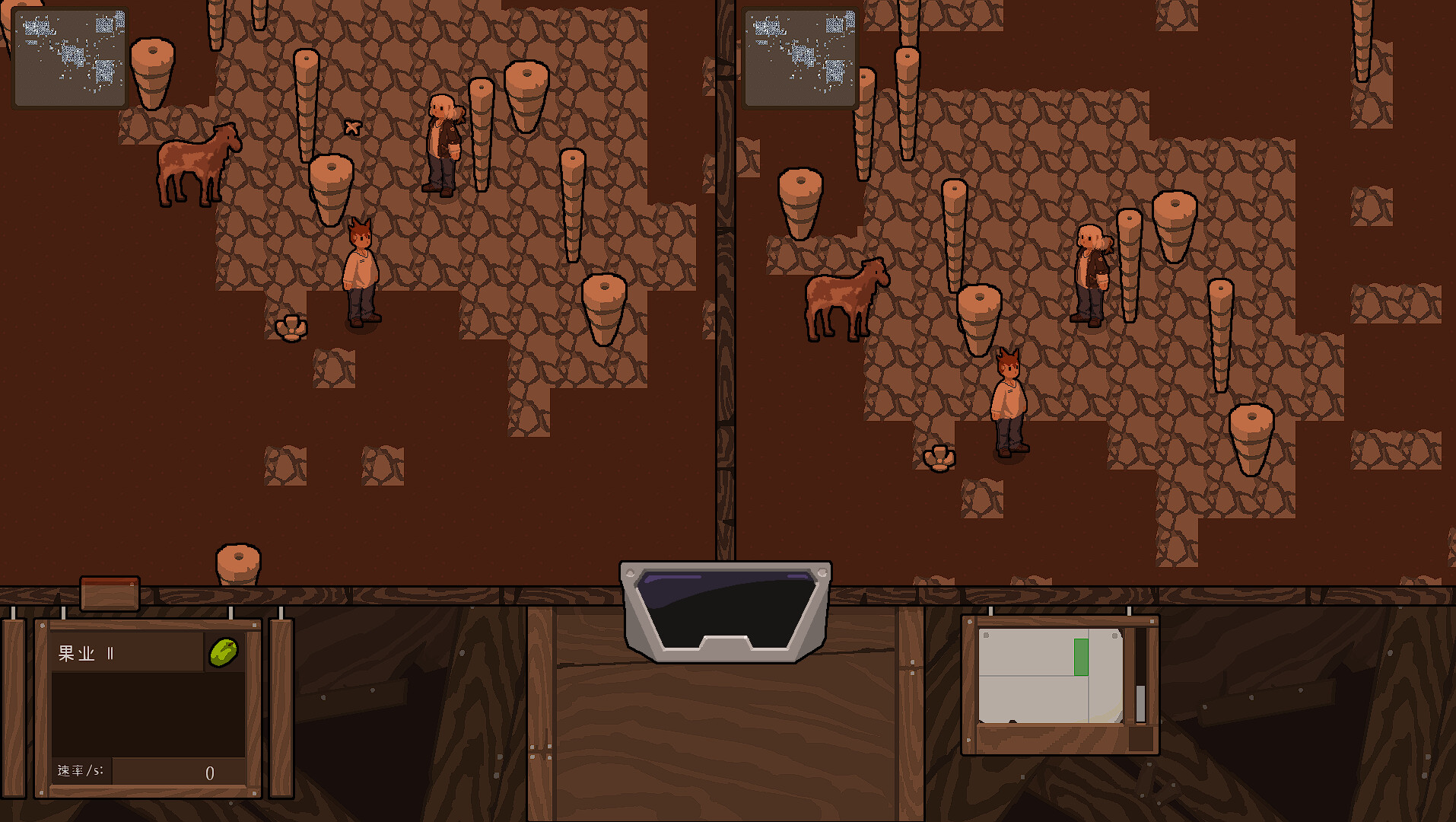Click the flower sprite below the right map's boy
The height and width of the screenshot is (822, 1456).
939,457
